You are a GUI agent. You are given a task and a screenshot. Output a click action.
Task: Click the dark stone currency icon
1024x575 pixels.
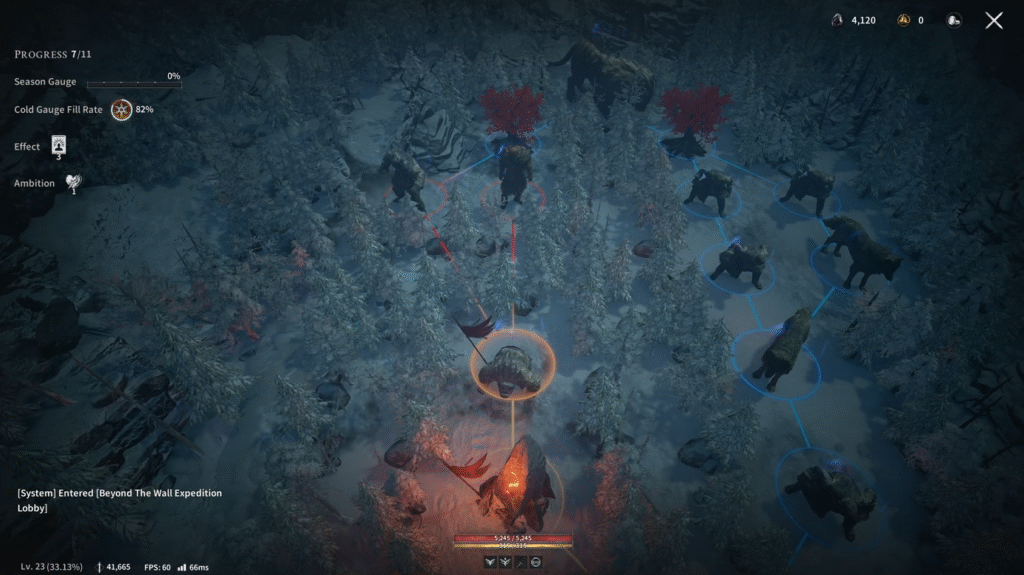[837, 20]
